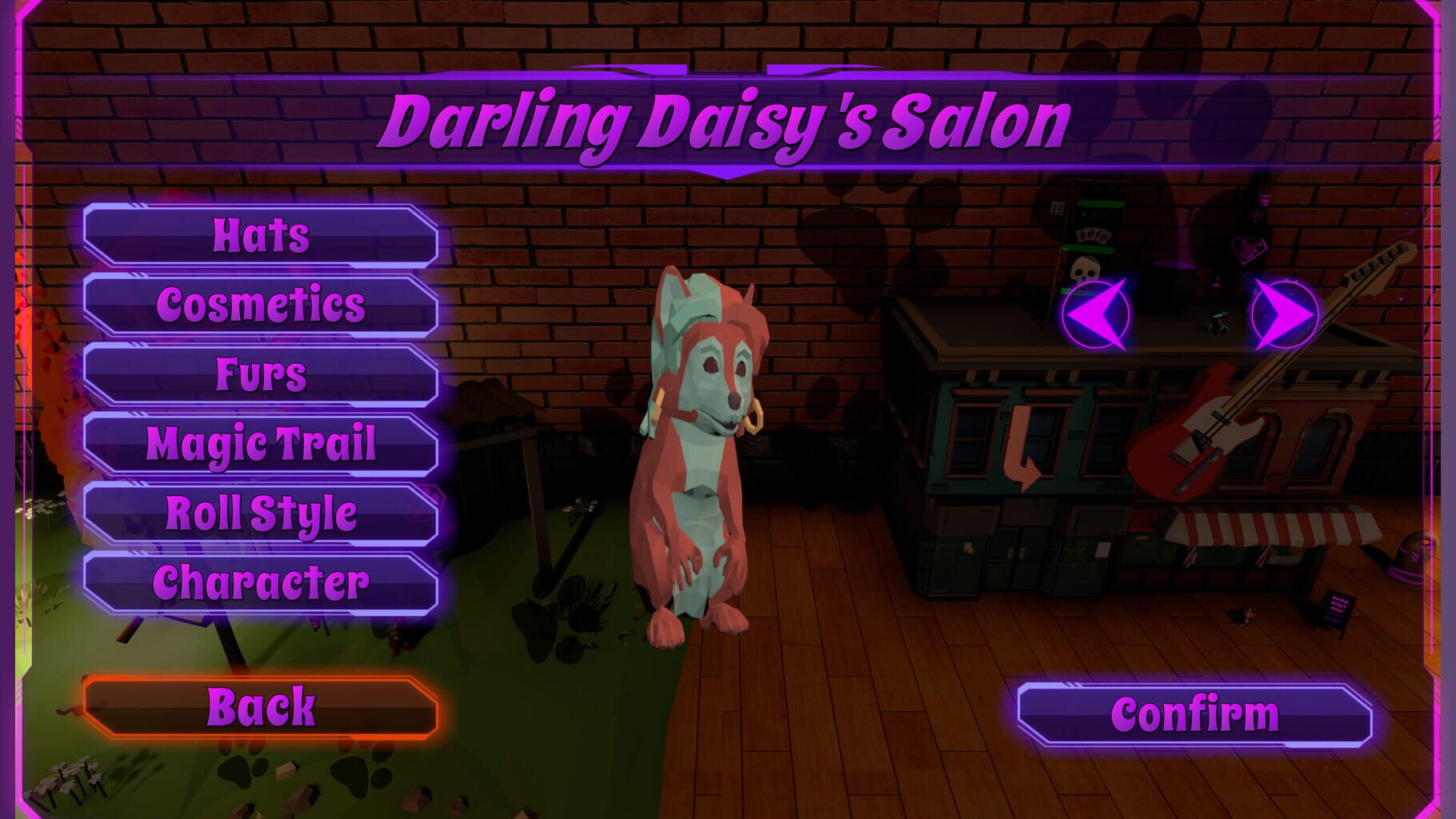This screenshot has width=1456, height=819.
Task: Click the playing cards sticker on the shelf
Action: [1093, 235]
